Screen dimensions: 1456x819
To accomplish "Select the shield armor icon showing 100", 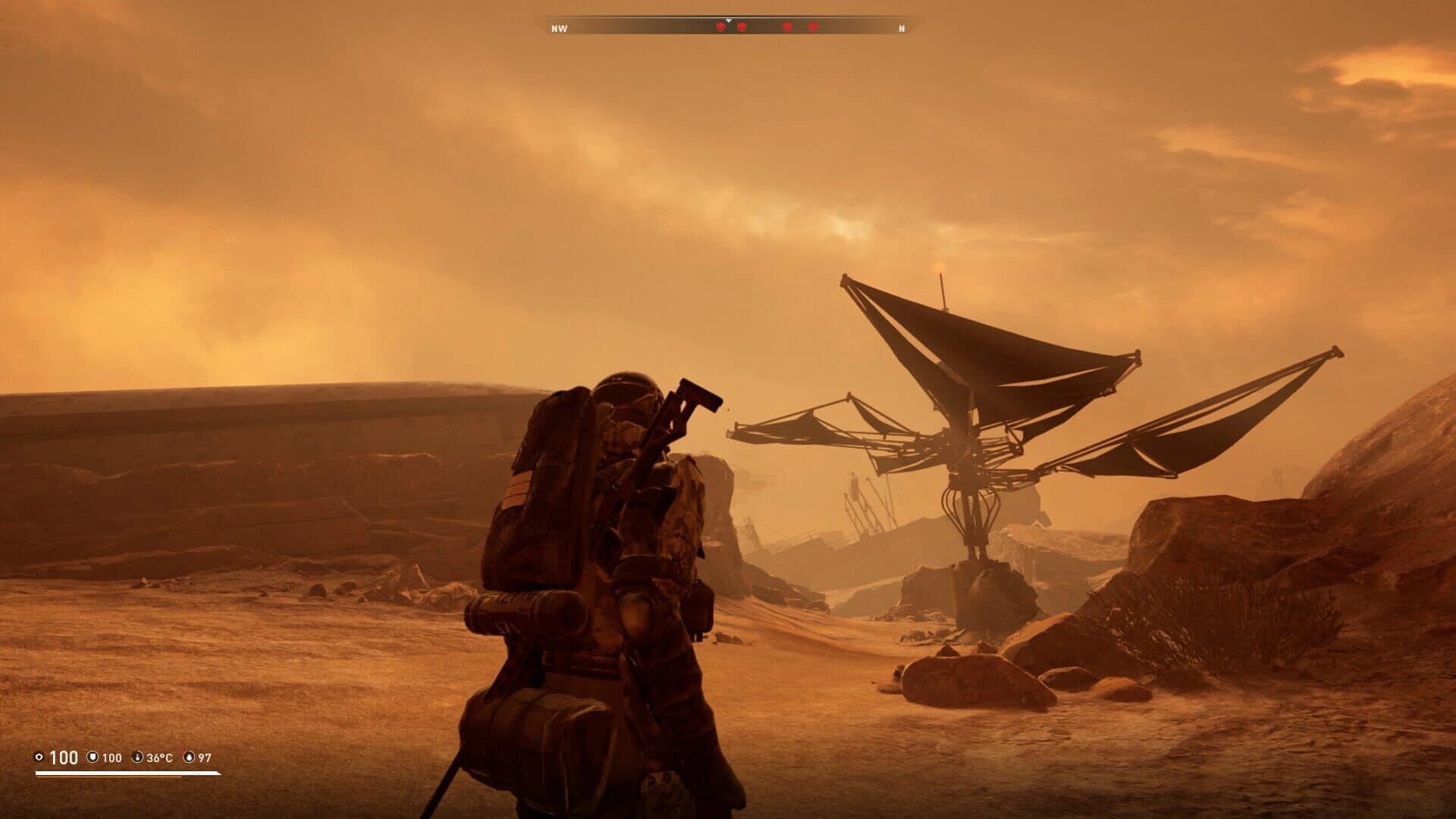I will (93, 757).
